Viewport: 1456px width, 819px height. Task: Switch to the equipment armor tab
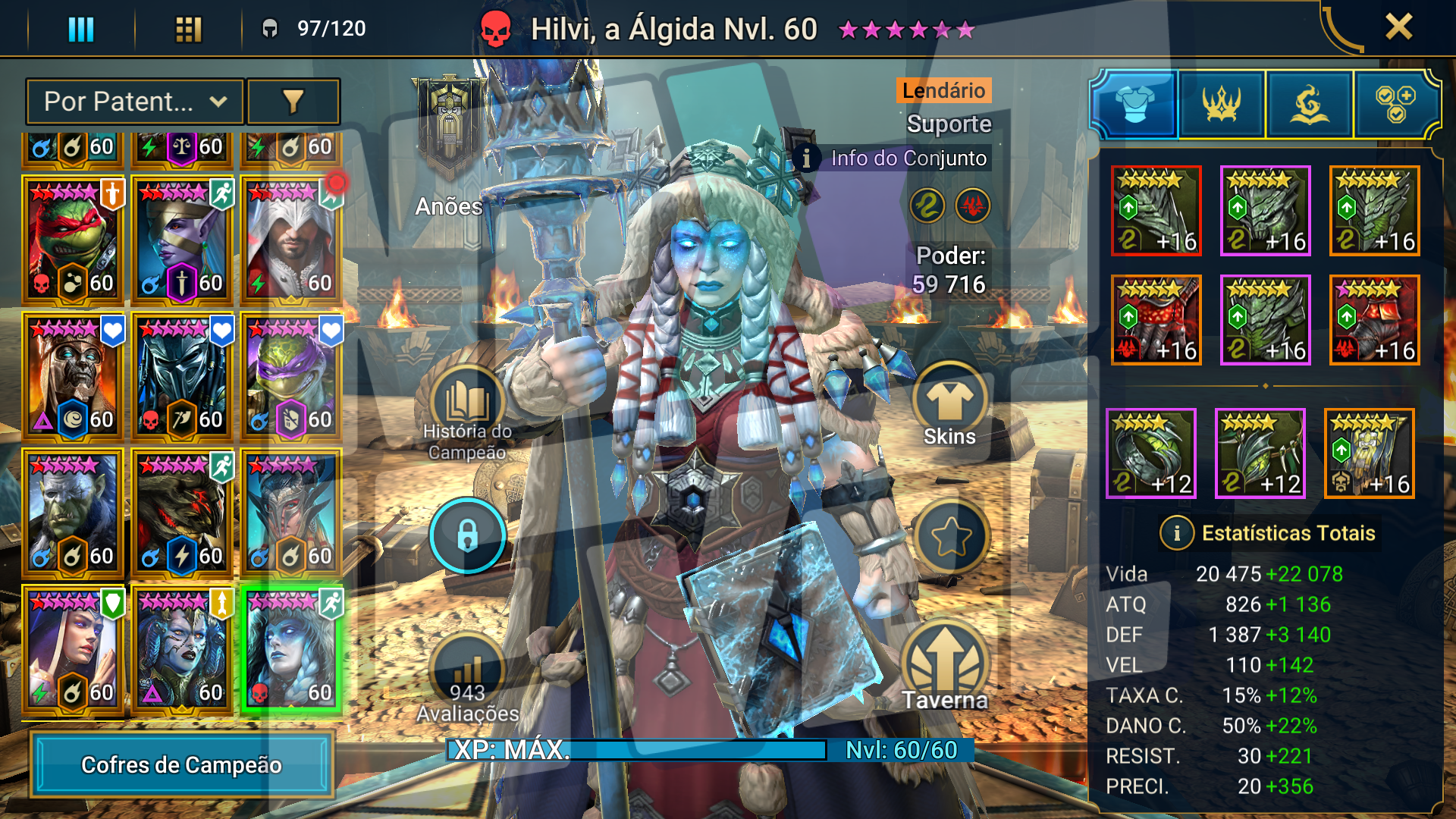[1134, 104]
